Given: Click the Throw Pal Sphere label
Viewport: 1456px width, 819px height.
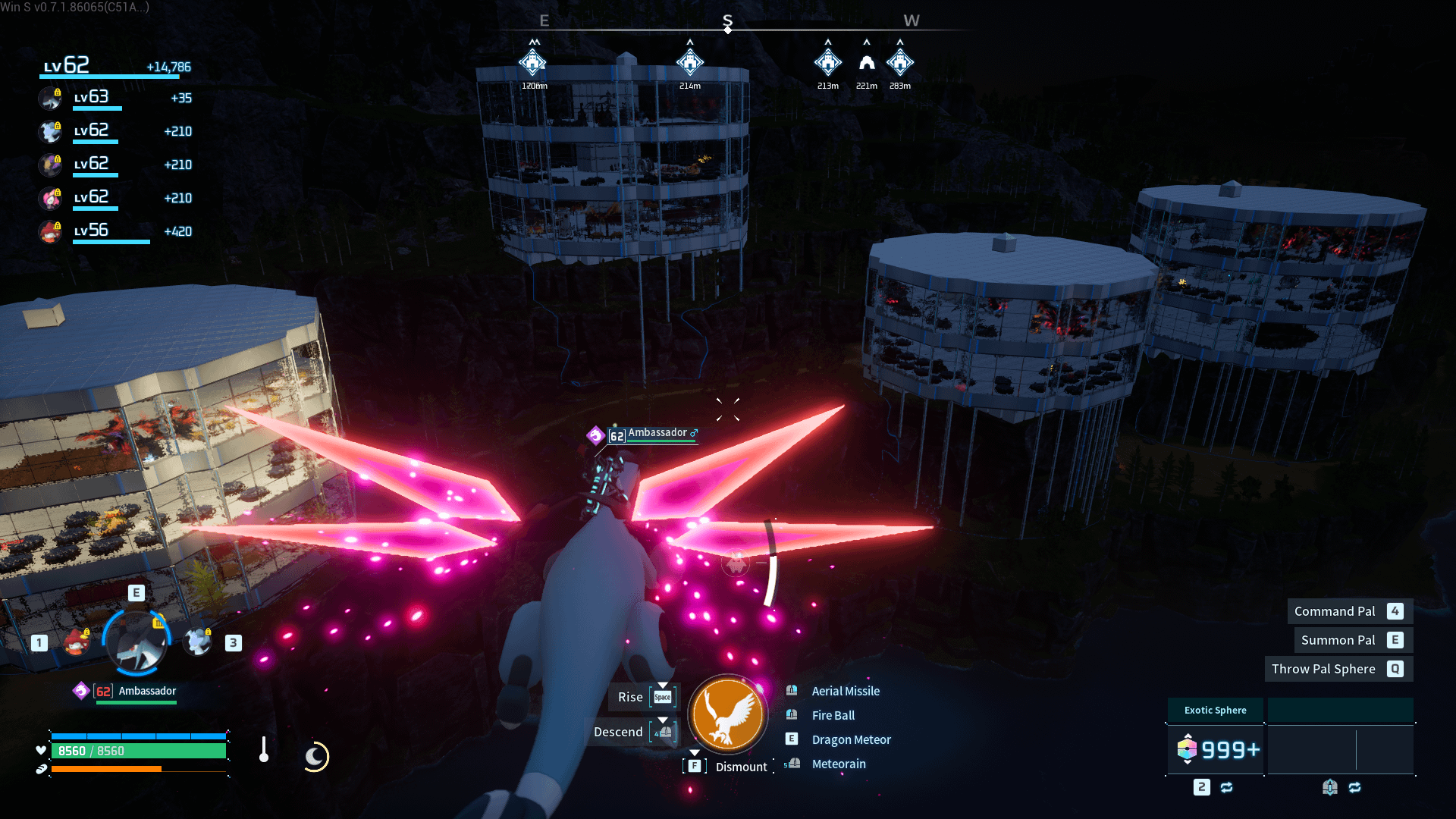Looking at the screenshot, I should point(1323,669).
